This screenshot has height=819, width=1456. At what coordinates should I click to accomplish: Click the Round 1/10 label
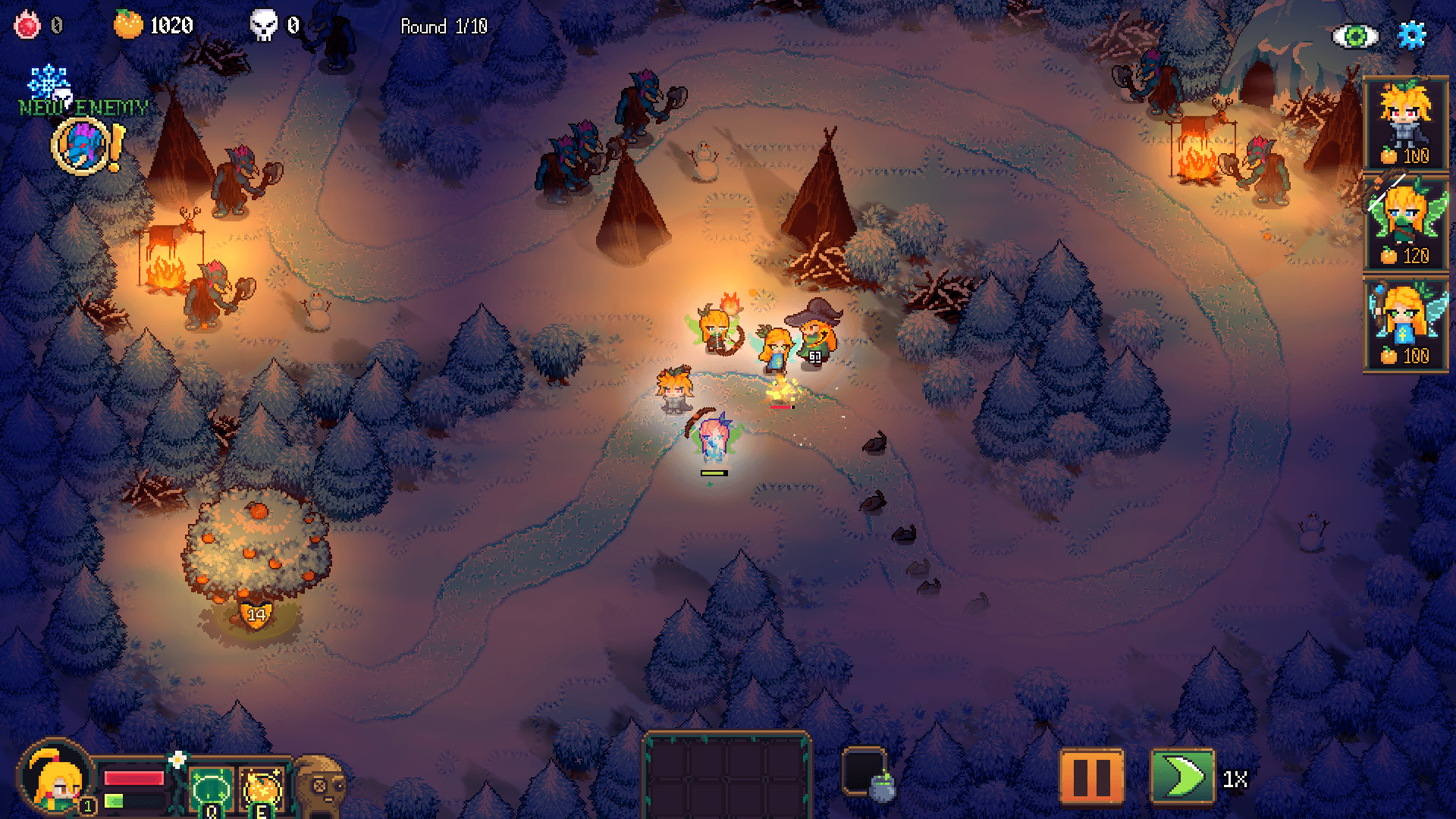tap(444, 26)
